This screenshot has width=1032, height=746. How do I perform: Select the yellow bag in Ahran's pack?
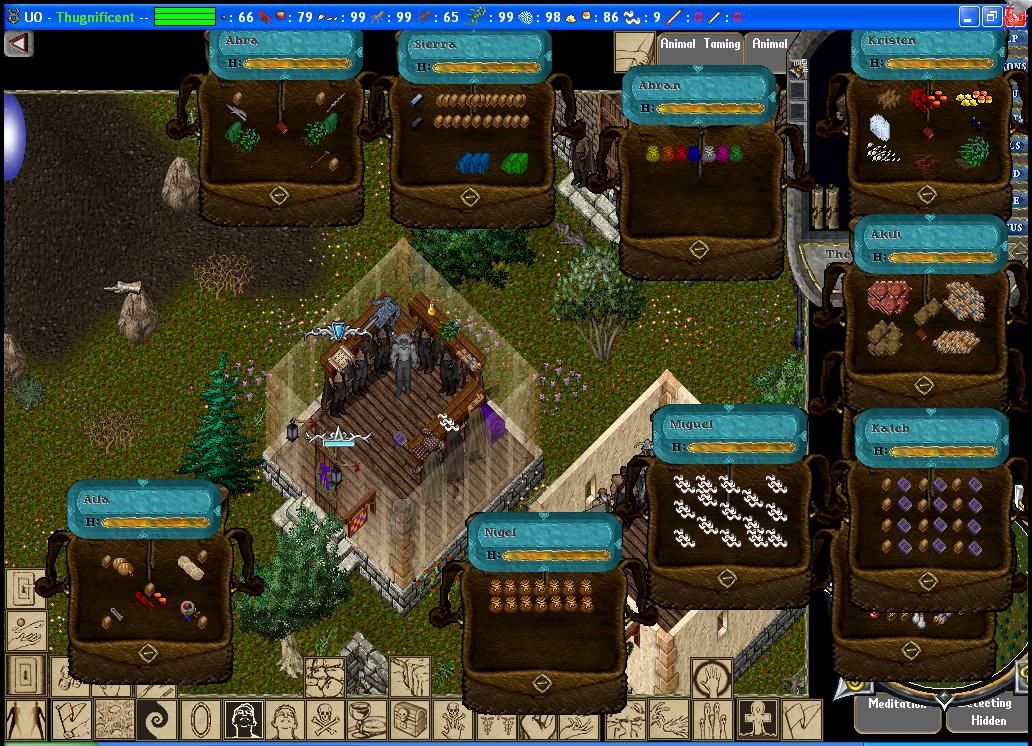pos(655,154)
